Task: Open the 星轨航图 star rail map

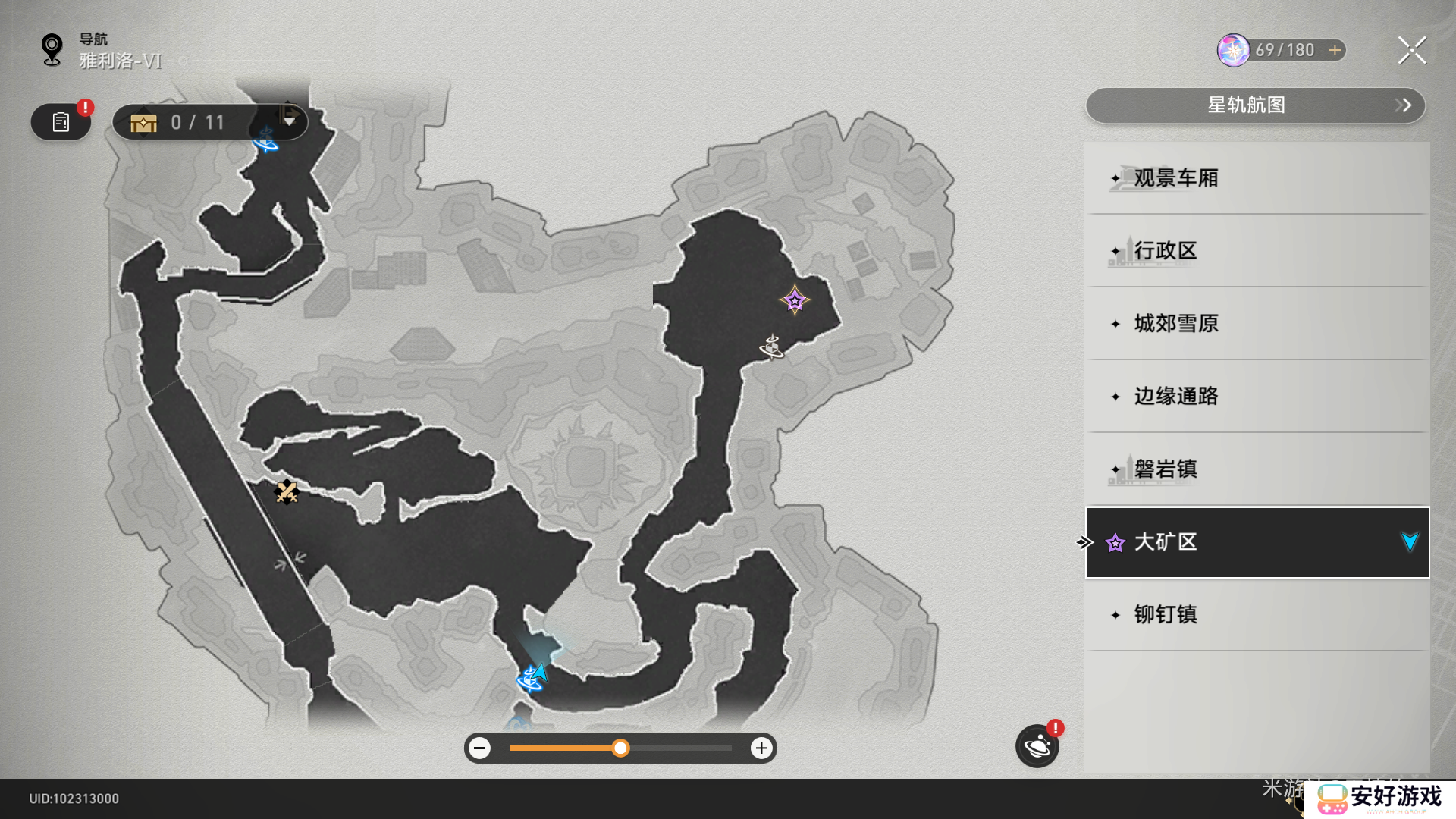Action: pos(1255,105)
